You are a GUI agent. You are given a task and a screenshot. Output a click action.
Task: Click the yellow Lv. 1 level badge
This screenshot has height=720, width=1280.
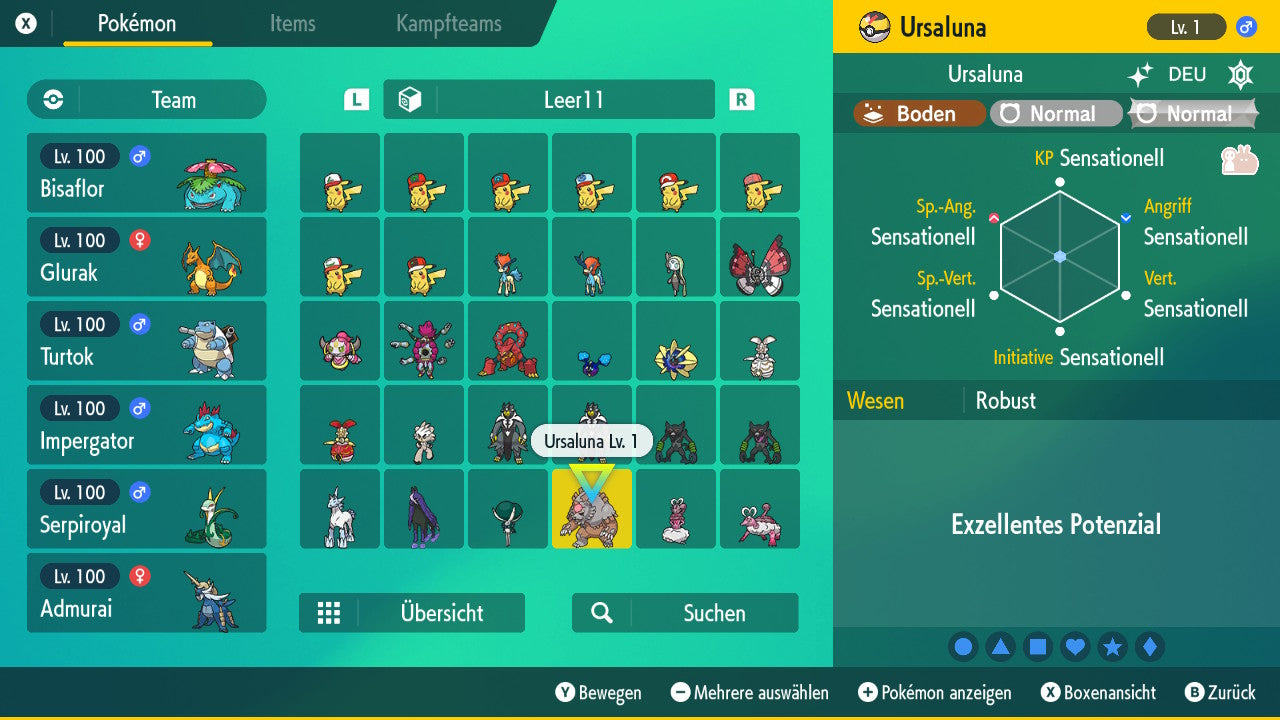[1185, 27]
